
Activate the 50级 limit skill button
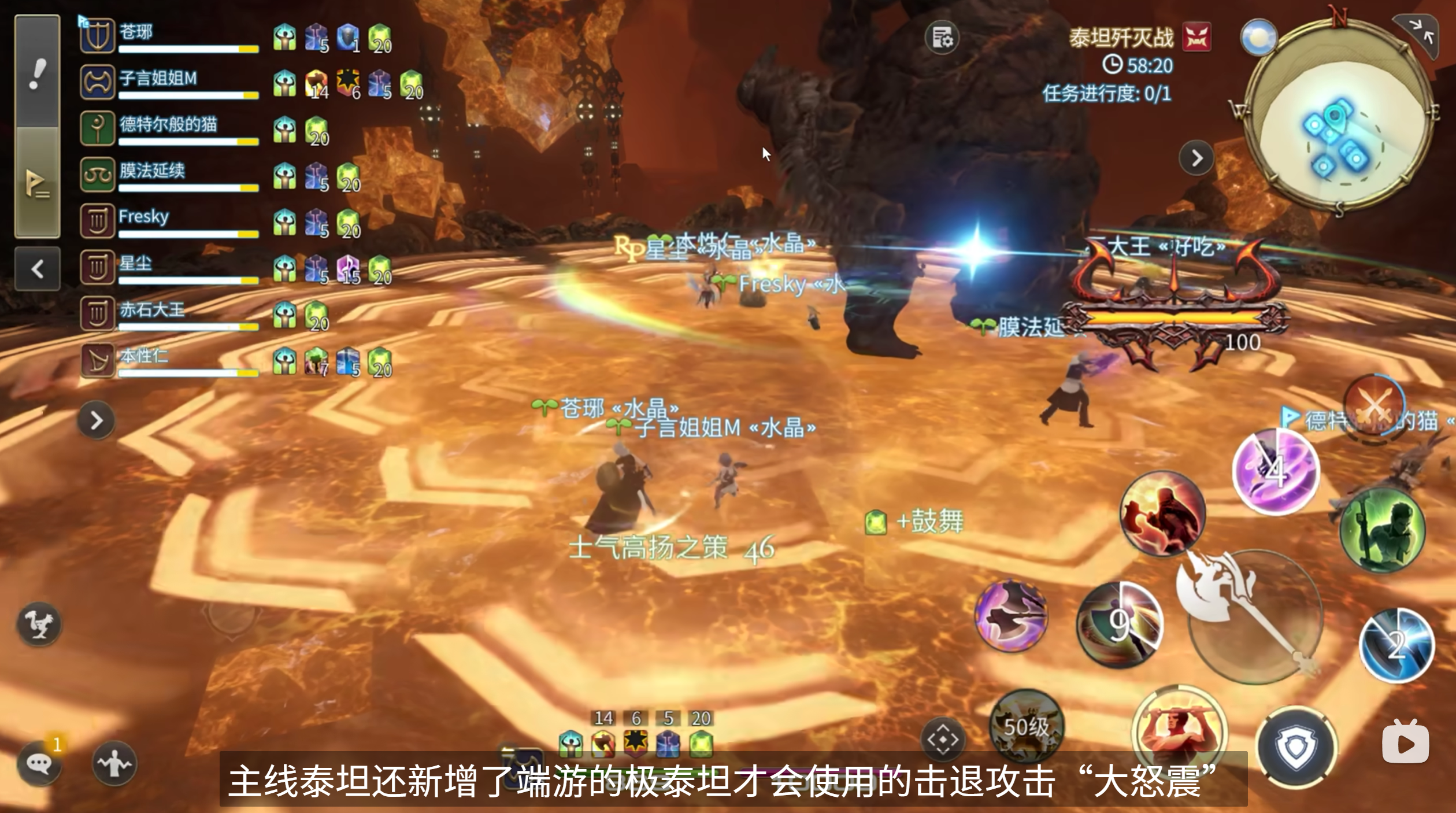(1026, 727)
